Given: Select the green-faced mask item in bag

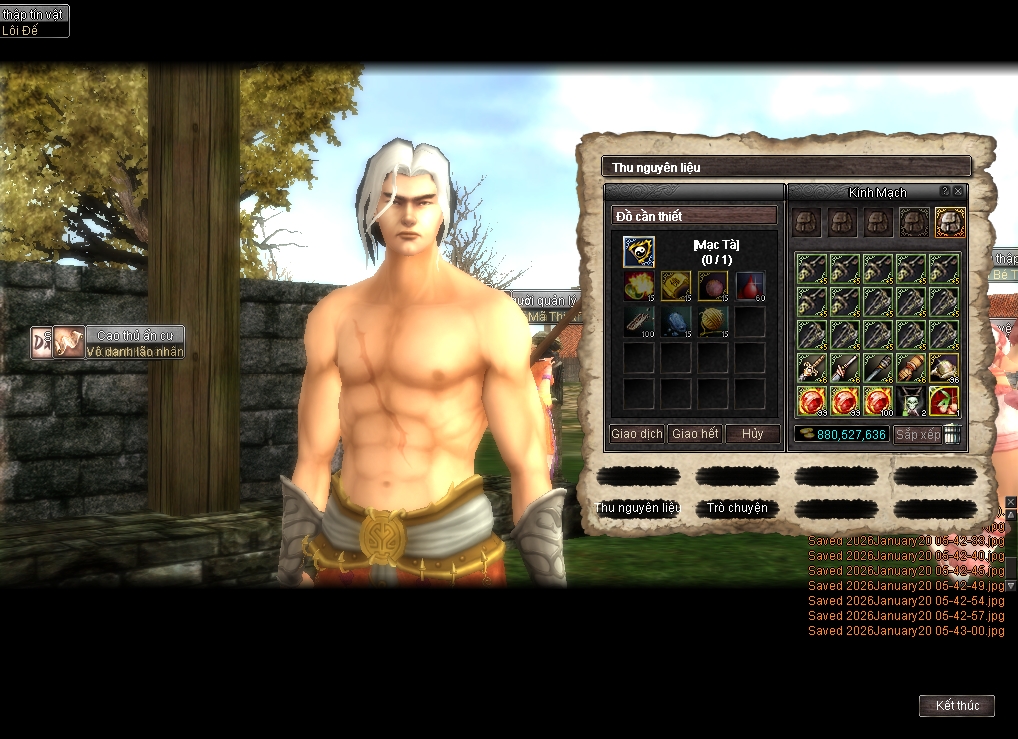Looking at the screenshot, I should [x=911, y=401].
